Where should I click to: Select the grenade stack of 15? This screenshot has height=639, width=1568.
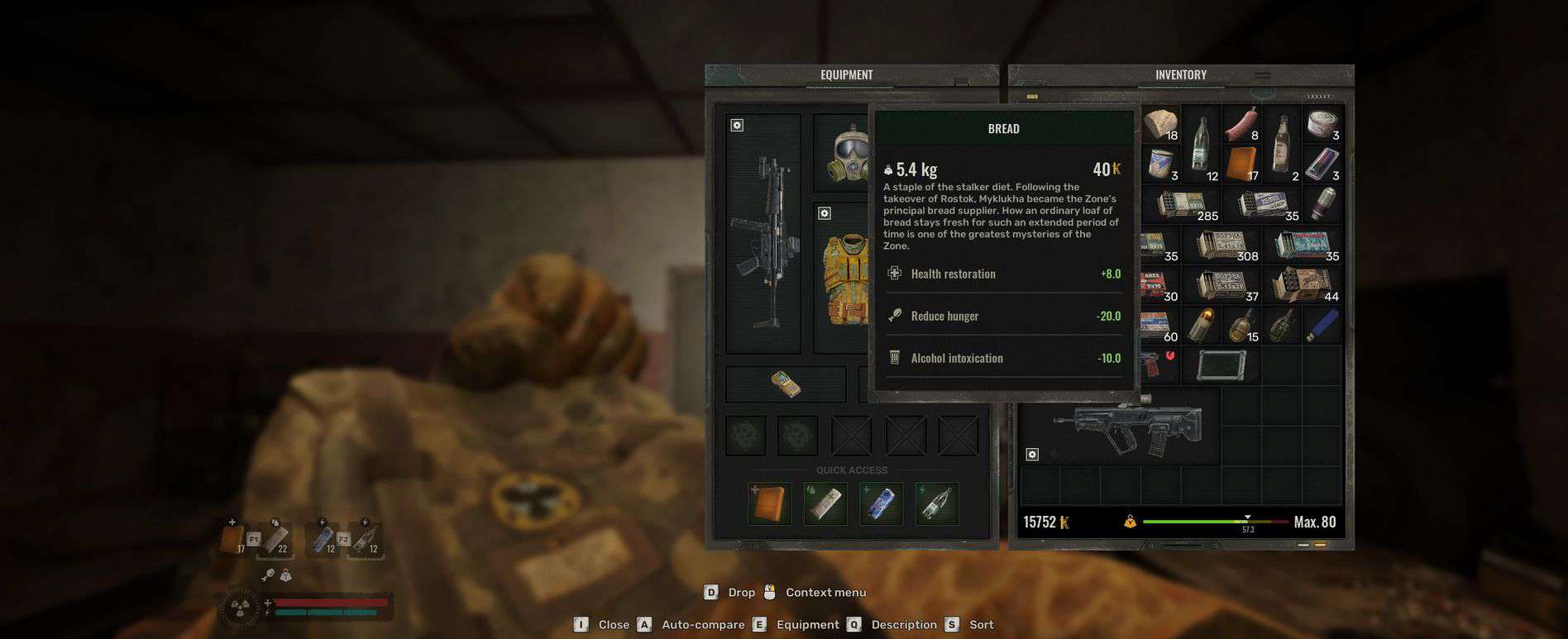click(x=1241, y=326)
